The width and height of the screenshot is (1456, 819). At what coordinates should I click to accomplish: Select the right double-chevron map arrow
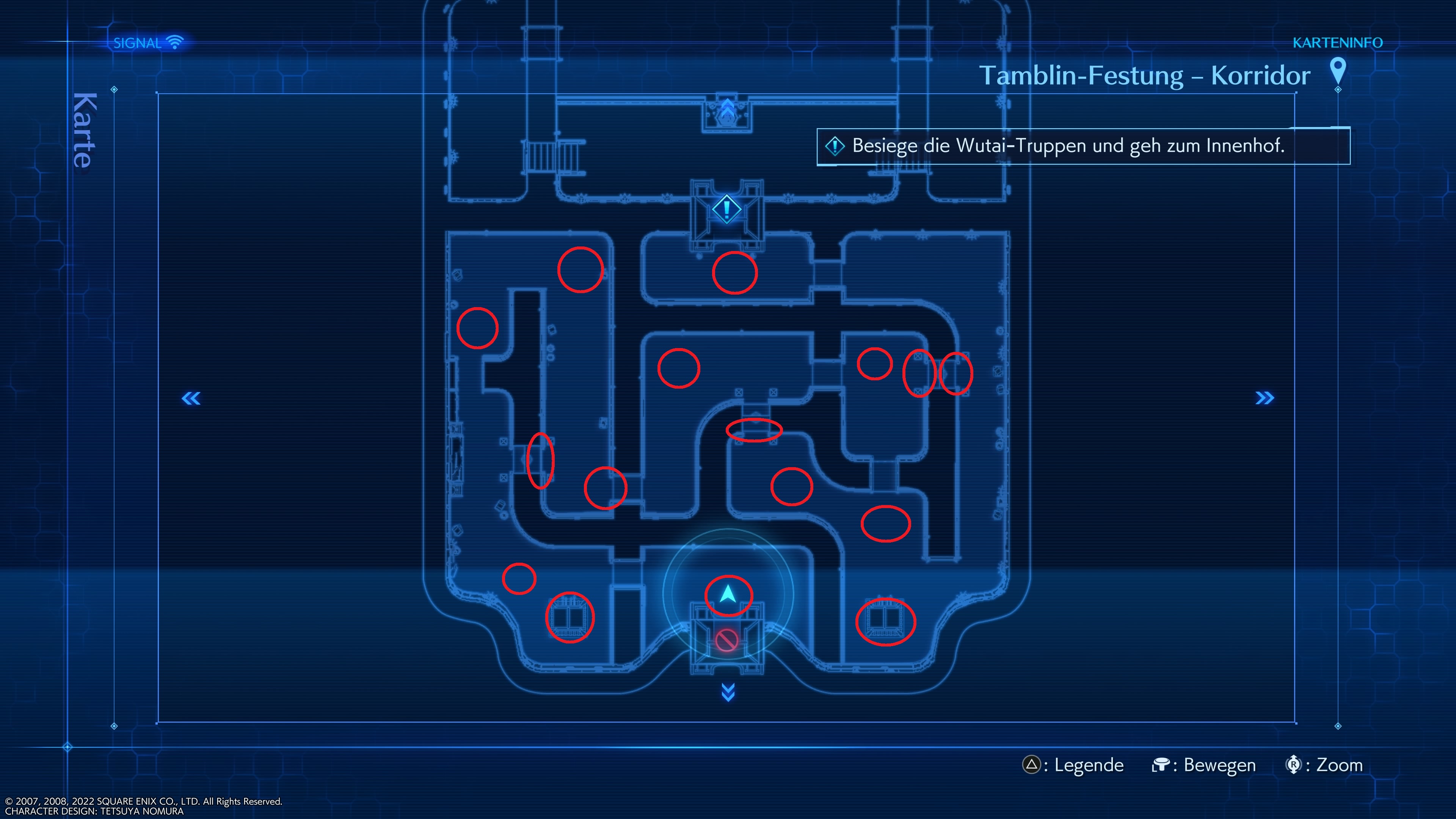tap(1265, 399)
